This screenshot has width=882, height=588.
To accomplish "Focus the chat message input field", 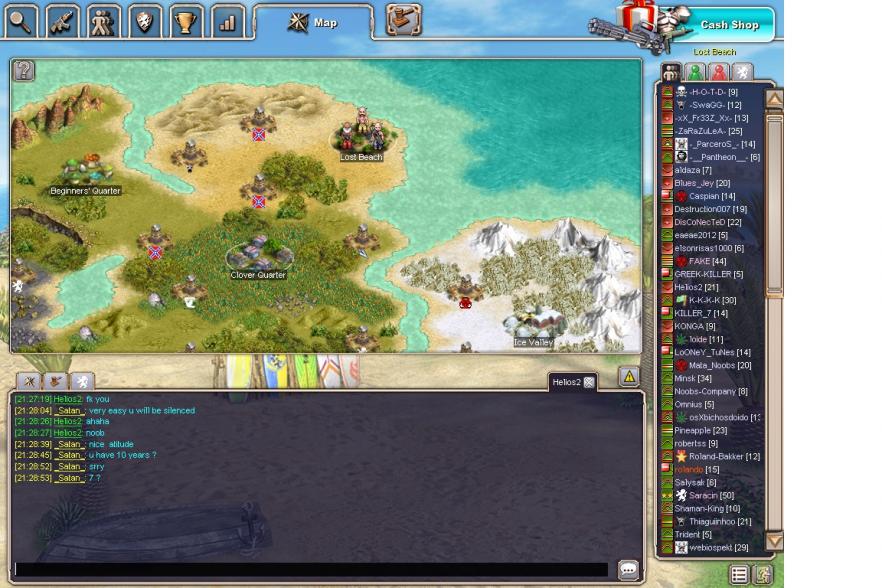I will click(x=310, y=569).
